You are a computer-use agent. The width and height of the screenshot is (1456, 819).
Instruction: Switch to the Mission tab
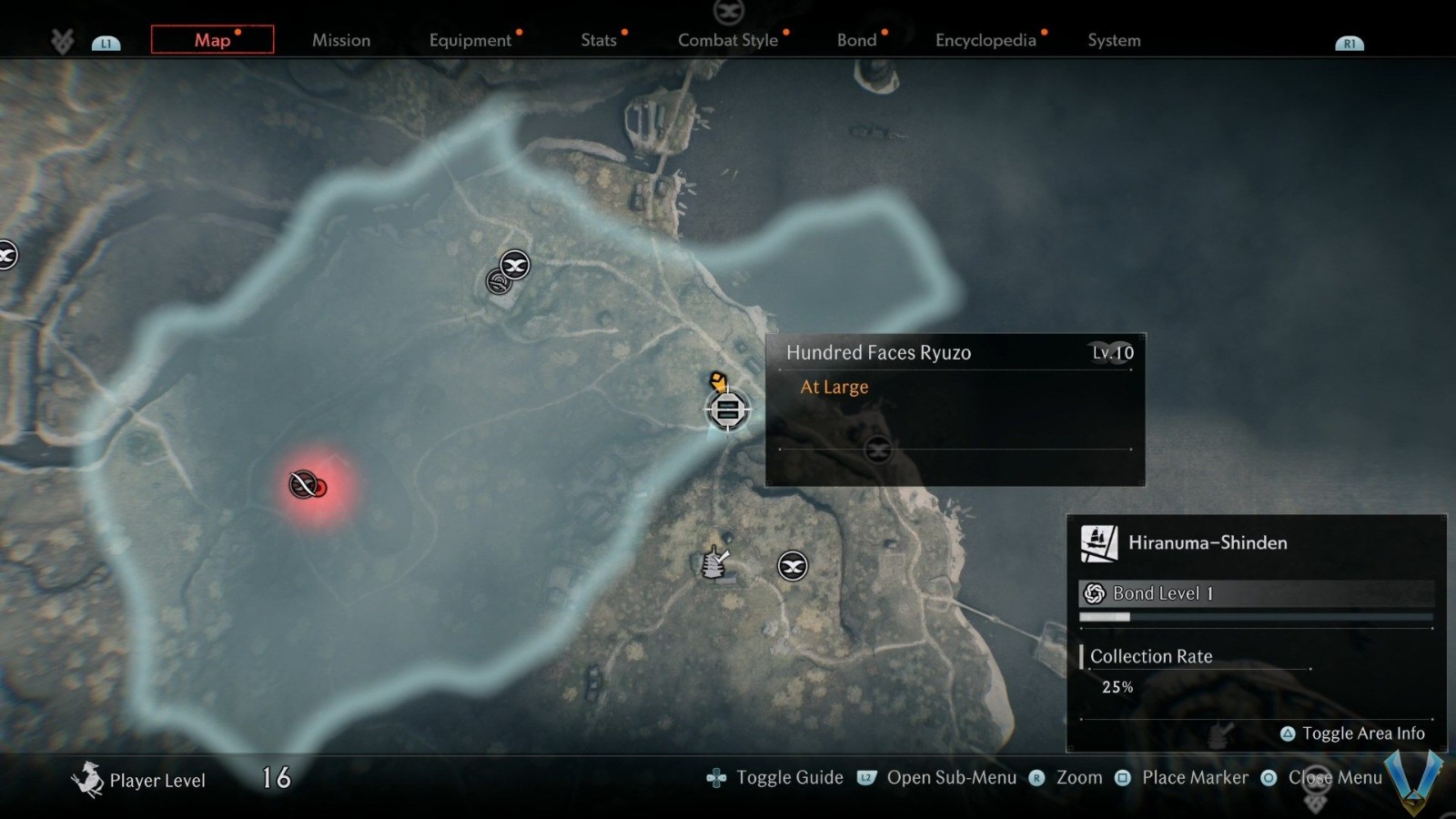coord(341,40)
